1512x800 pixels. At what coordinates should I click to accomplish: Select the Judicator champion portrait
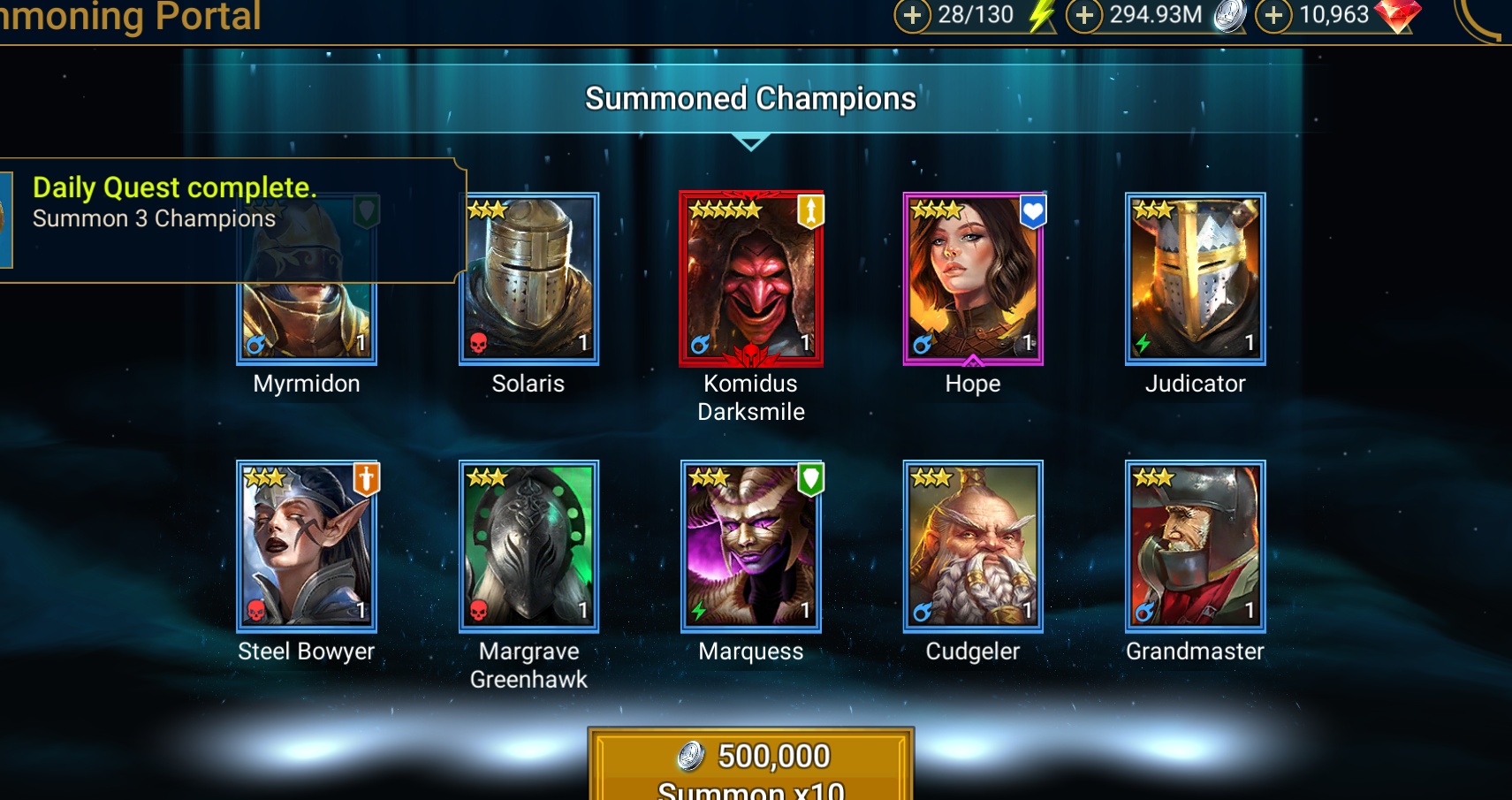point(1195,278)
